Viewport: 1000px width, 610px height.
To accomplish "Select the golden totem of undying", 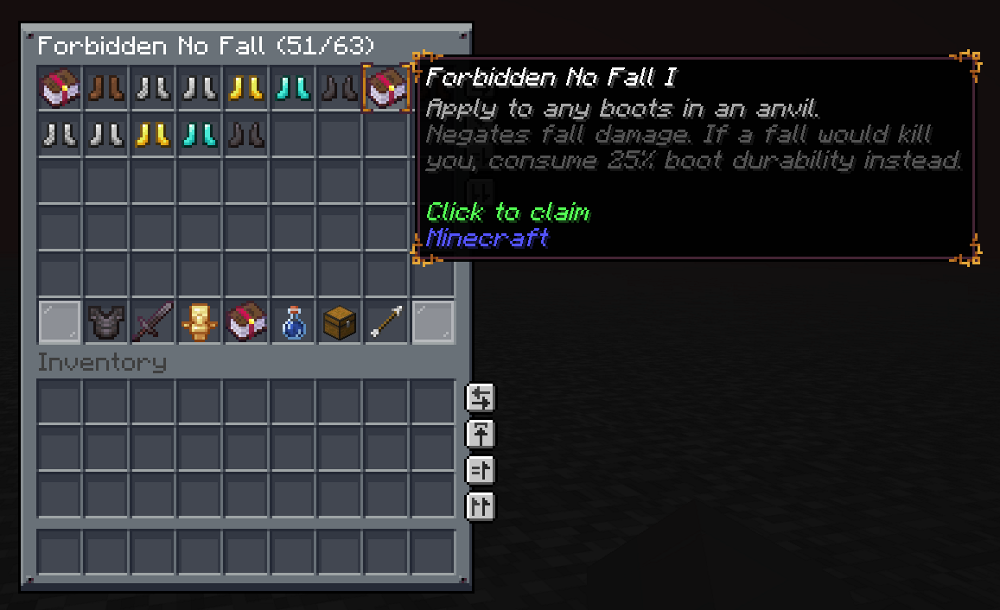I will coord(200,322).
